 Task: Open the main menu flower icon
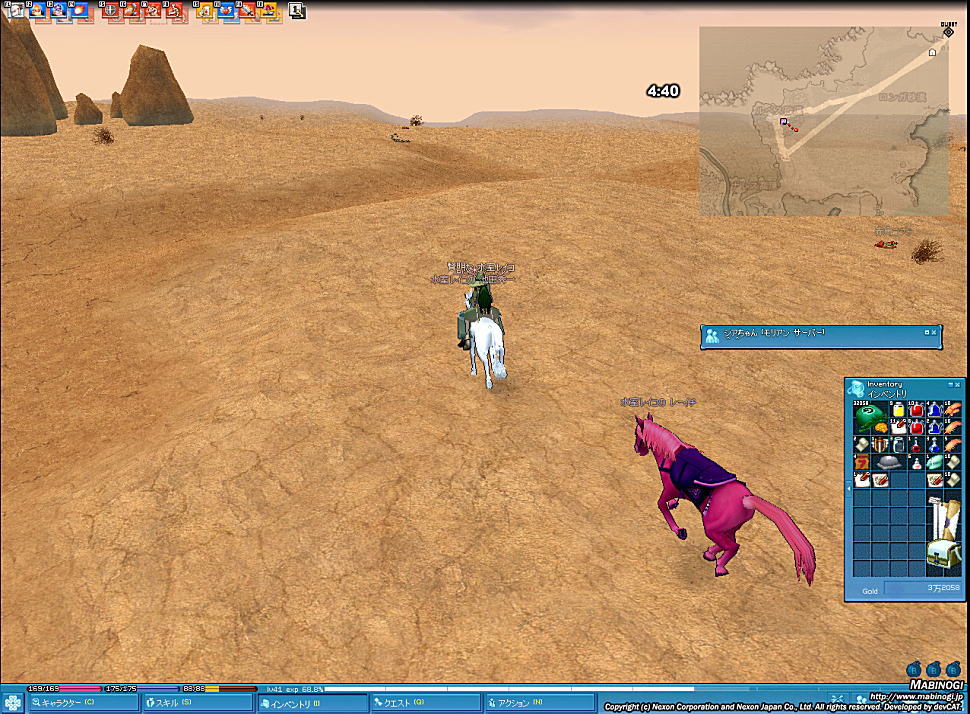click(13, 703)
